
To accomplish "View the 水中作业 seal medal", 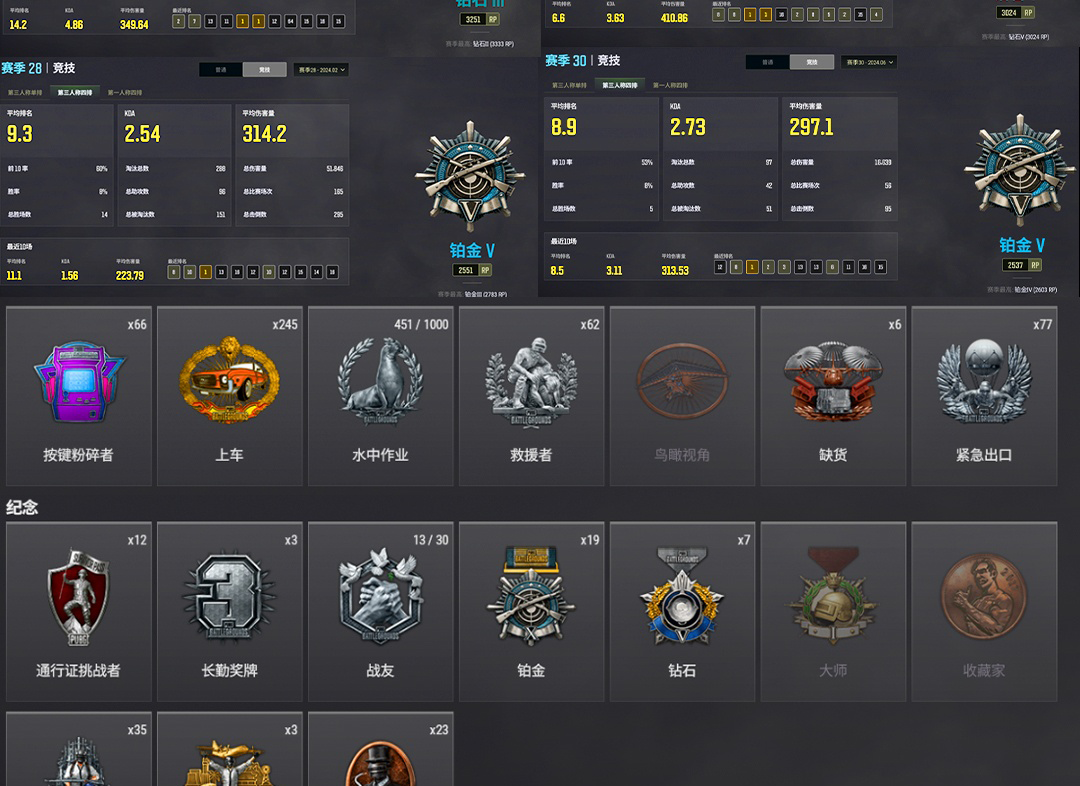I will (381, 396).
